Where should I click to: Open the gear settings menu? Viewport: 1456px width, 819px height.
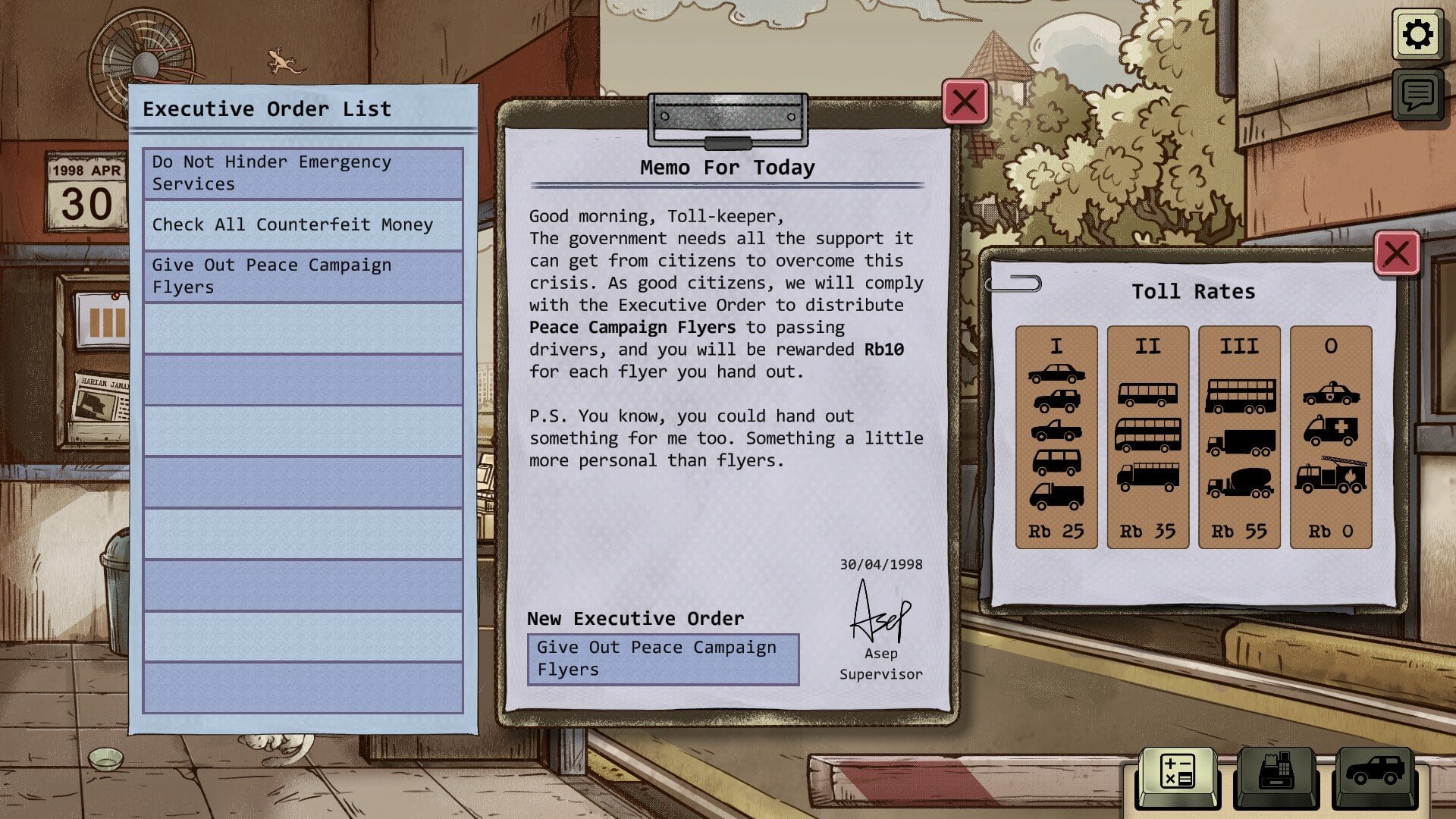click(1417, 35)
